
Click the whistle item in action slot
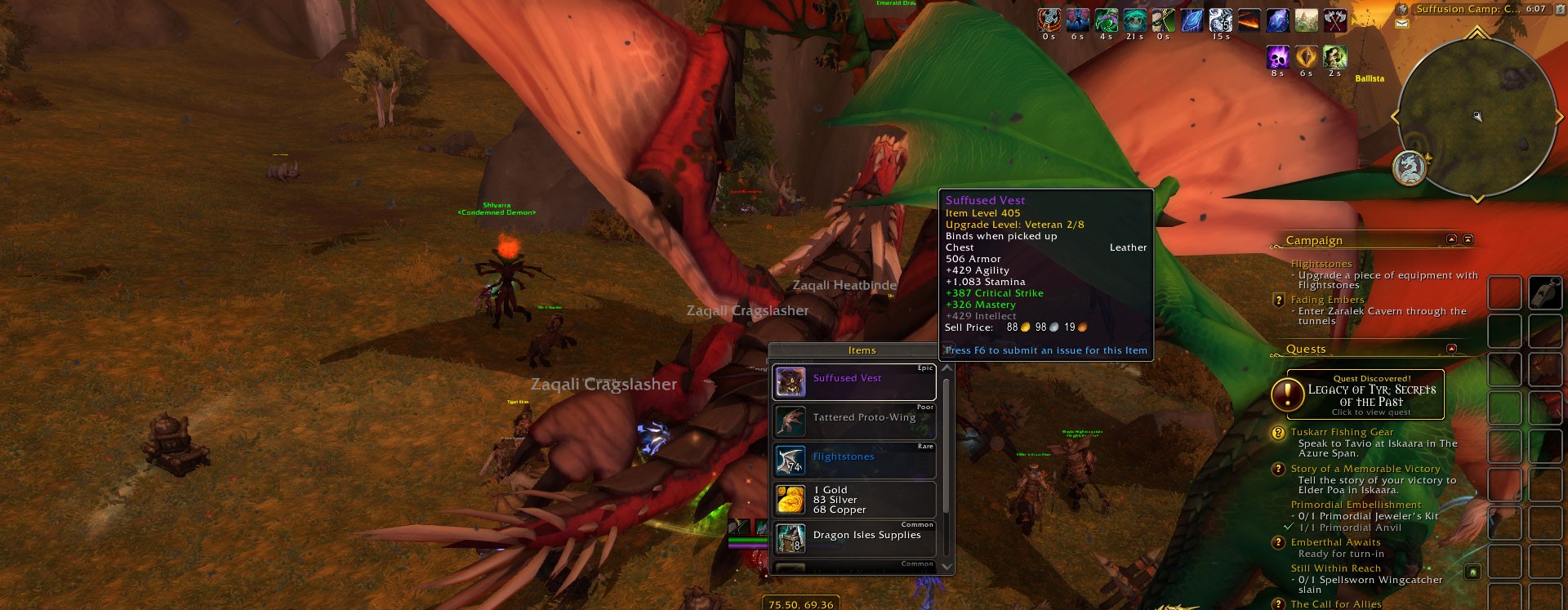pyautogui.click(x=1545, y=292)
